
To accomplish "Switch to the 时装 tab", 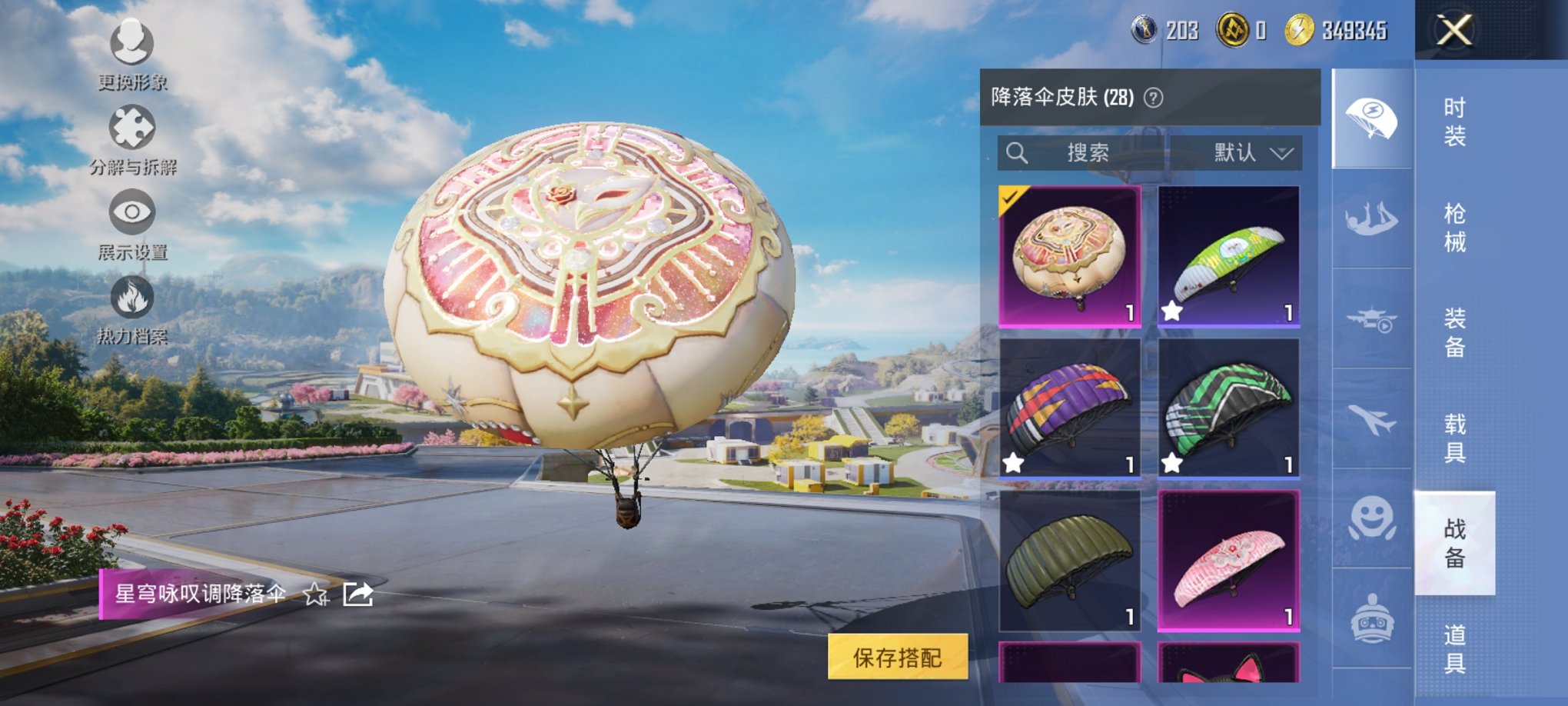I will click(1457, 121).
